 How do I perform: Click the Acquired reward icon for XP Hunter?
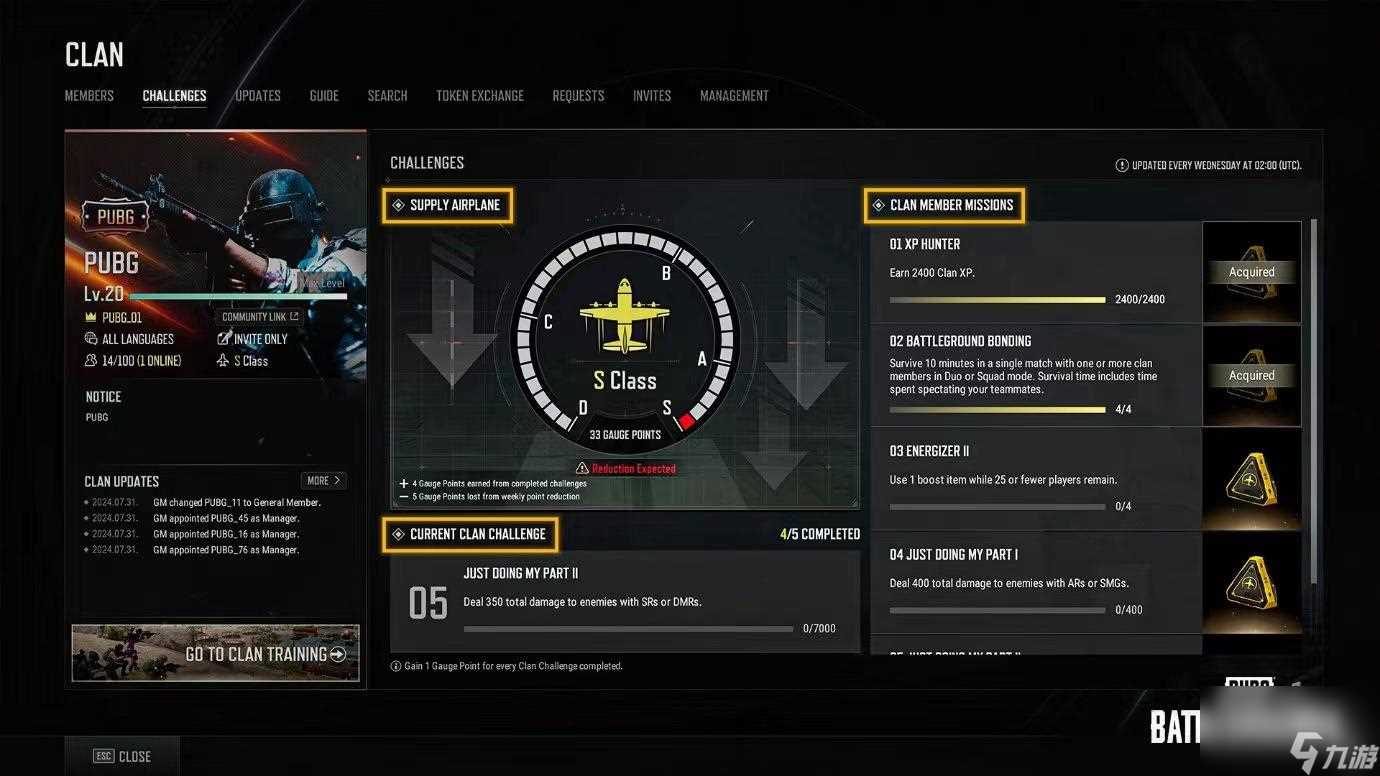pyautogui.click(x=1250, y=271)
